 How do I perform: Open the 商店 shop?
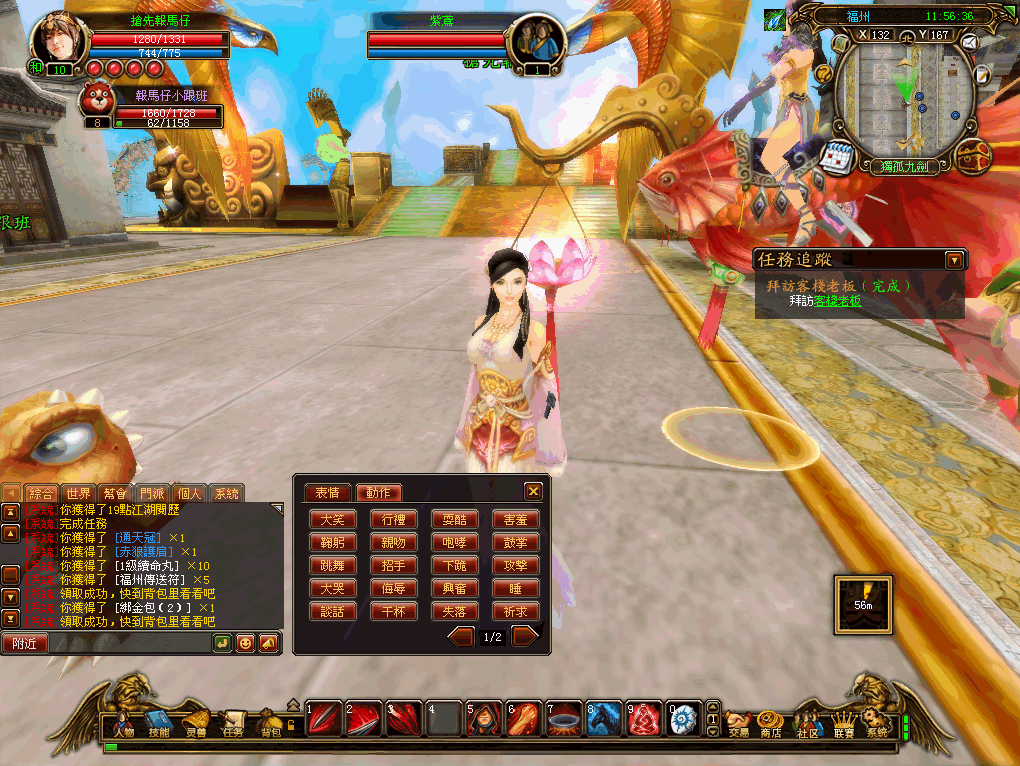point(770,722)
